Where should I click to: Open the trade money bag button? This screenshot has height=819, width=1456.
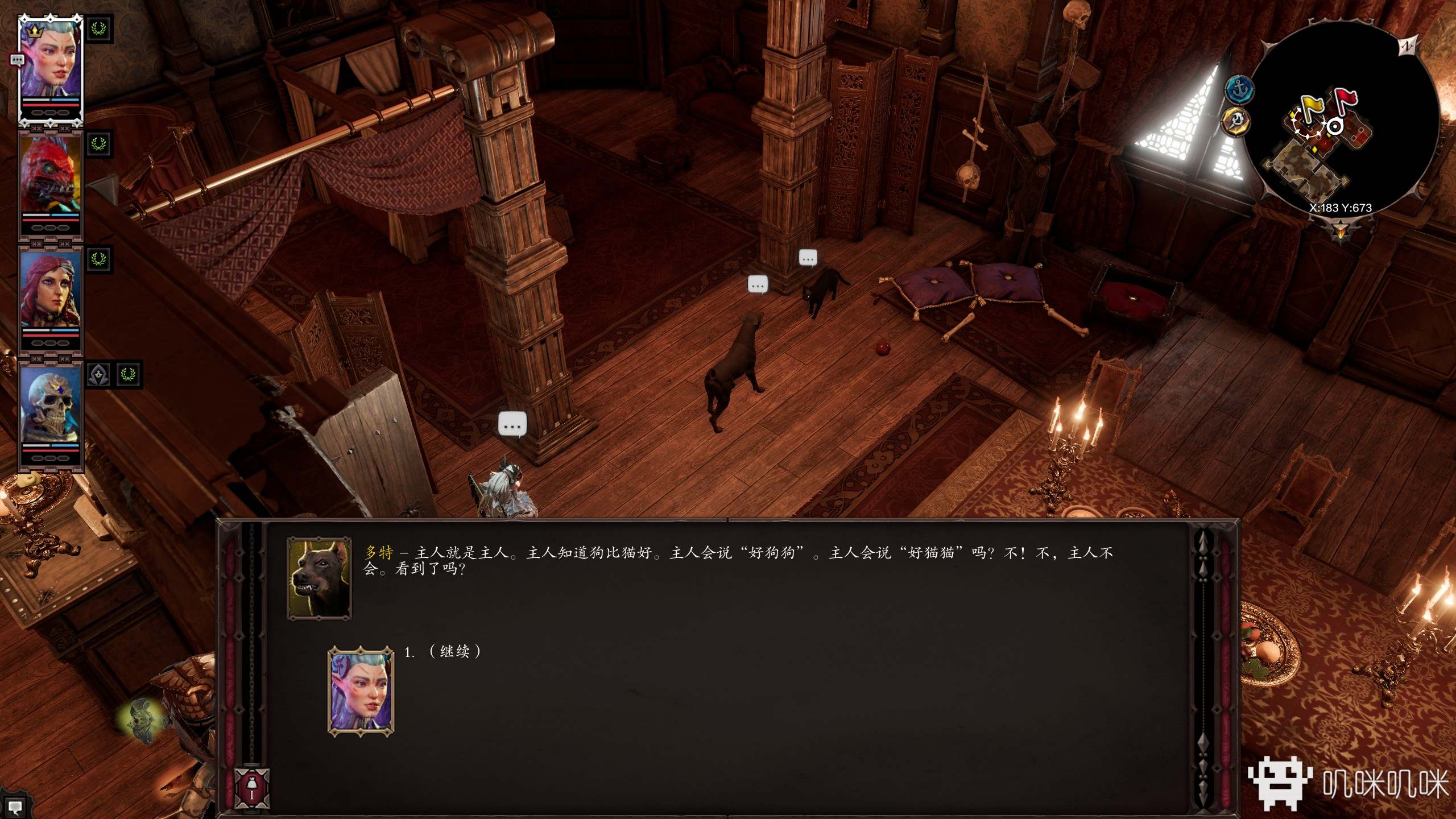(252, 787)
